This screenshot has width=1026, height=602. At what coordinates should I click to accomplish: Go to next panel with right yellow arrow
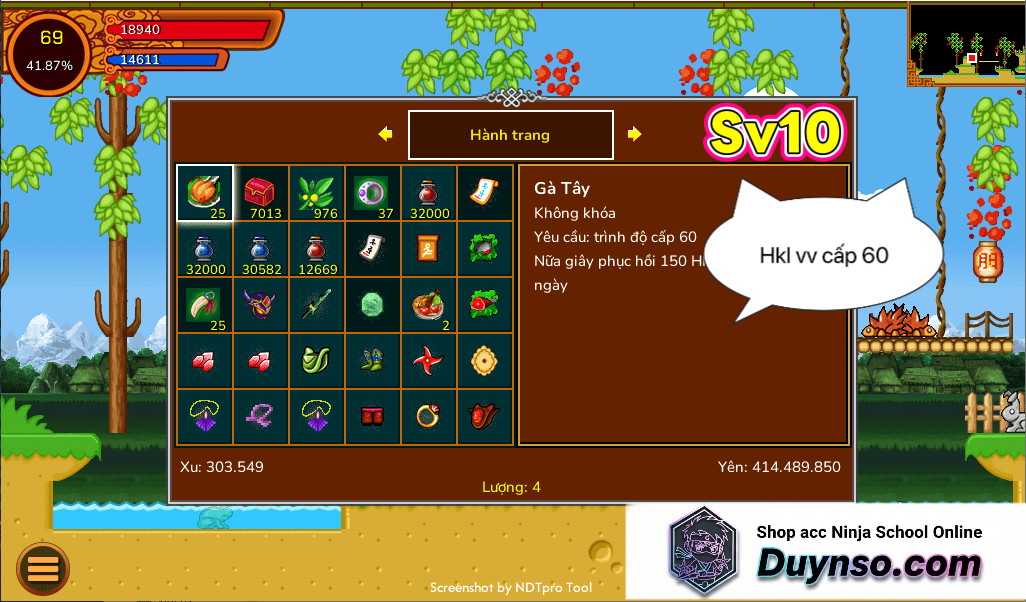[634, 134]
